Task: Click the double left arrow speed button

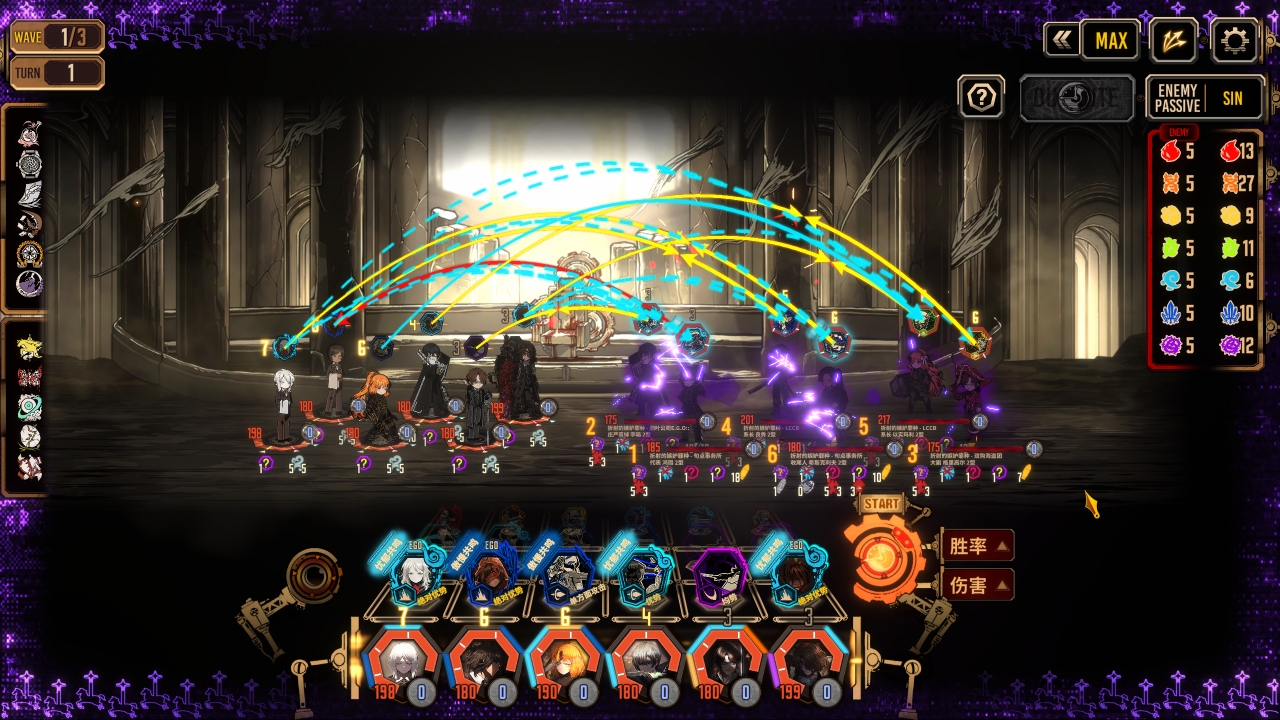Action: tap(1061, 40)
